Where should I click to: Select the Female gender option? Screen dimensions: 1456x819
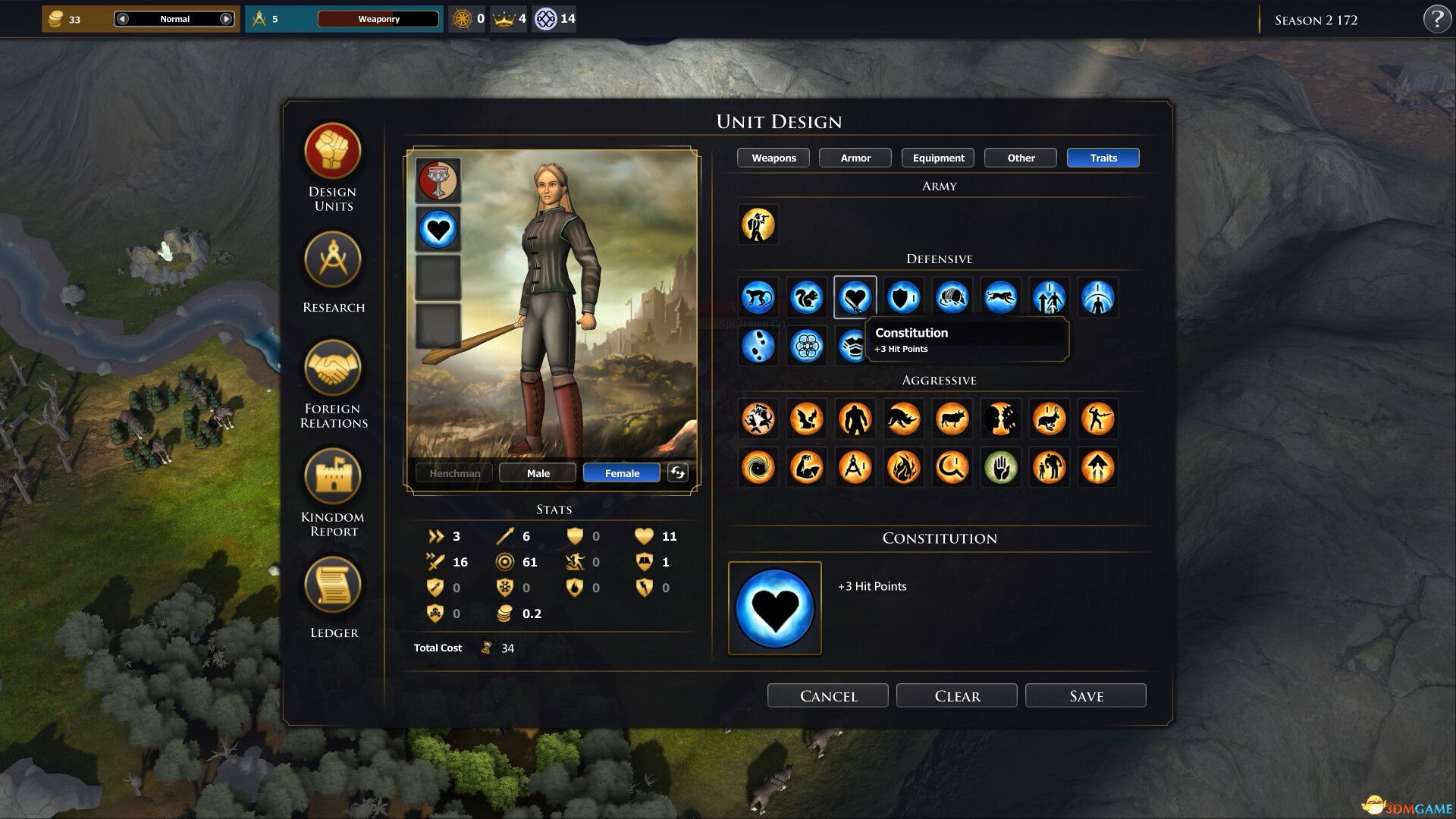(620, 472)
